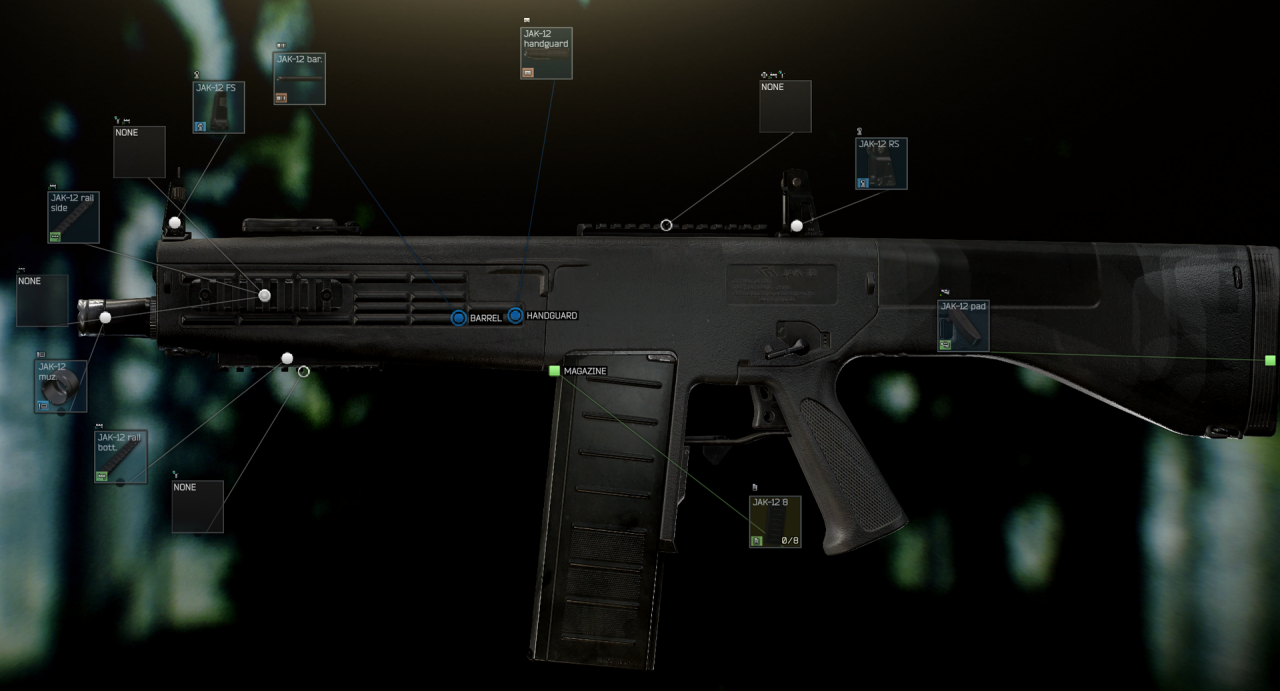Select the JAK-12 muzzle device slot
Viewport: 1280px width, 691px height.
(60, 386)
